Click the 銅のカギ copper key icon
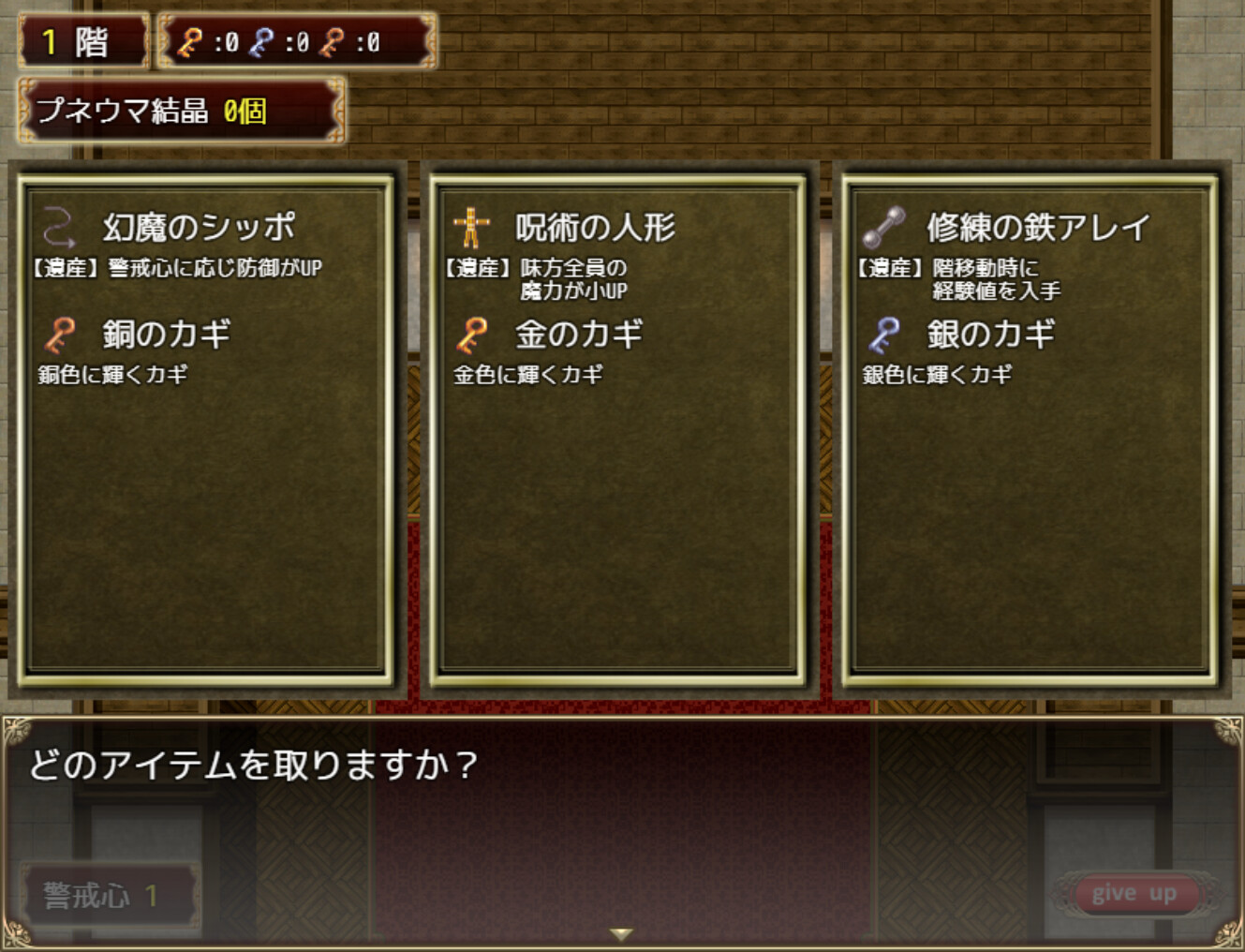The image size is (1245, 952). [56, 334]
